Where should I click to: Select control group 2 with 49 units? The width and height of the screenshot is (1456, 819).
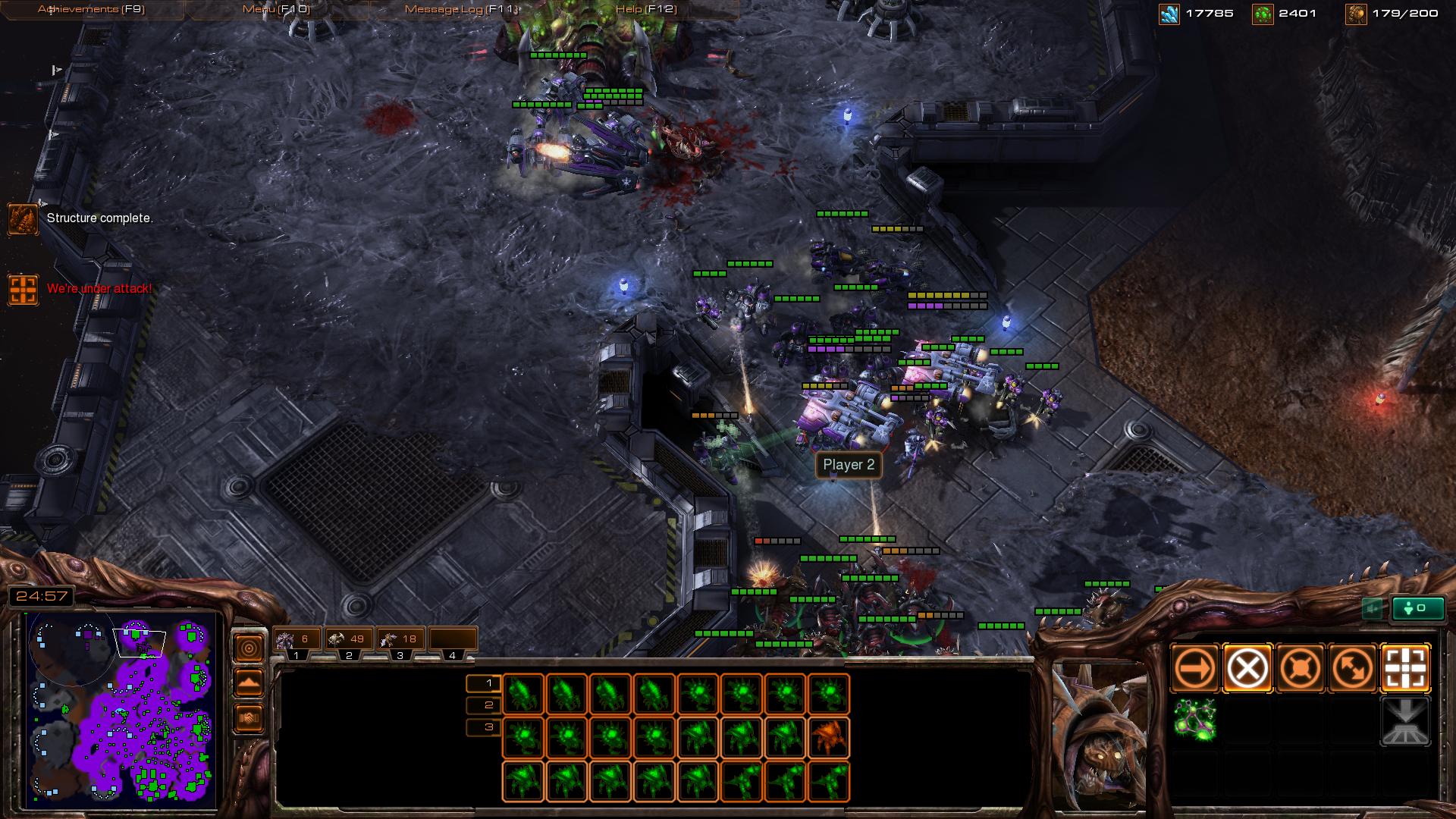[349, 639]
